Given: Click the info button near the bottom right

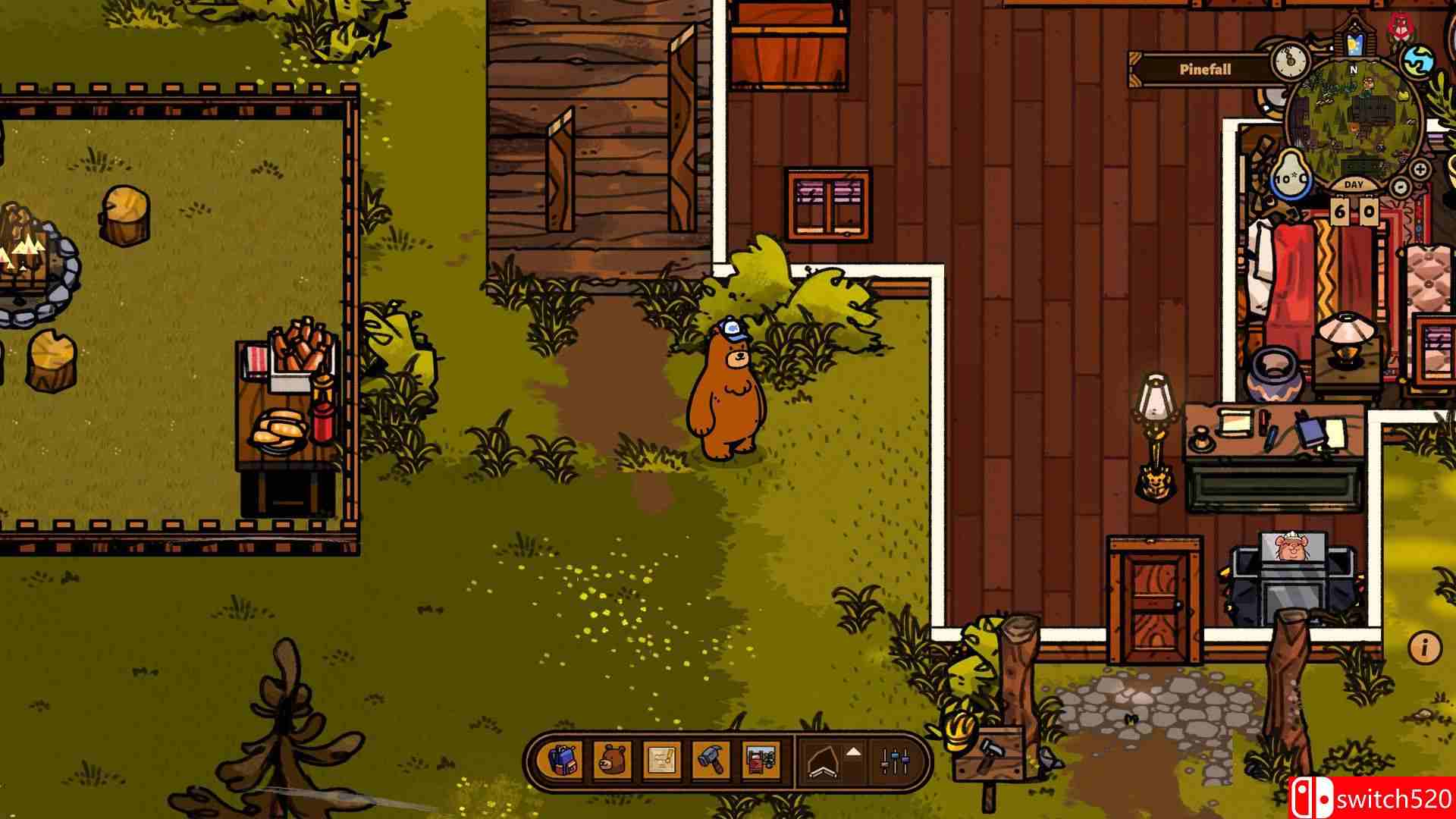Looking at the screenshot, I should [1424, 647].
